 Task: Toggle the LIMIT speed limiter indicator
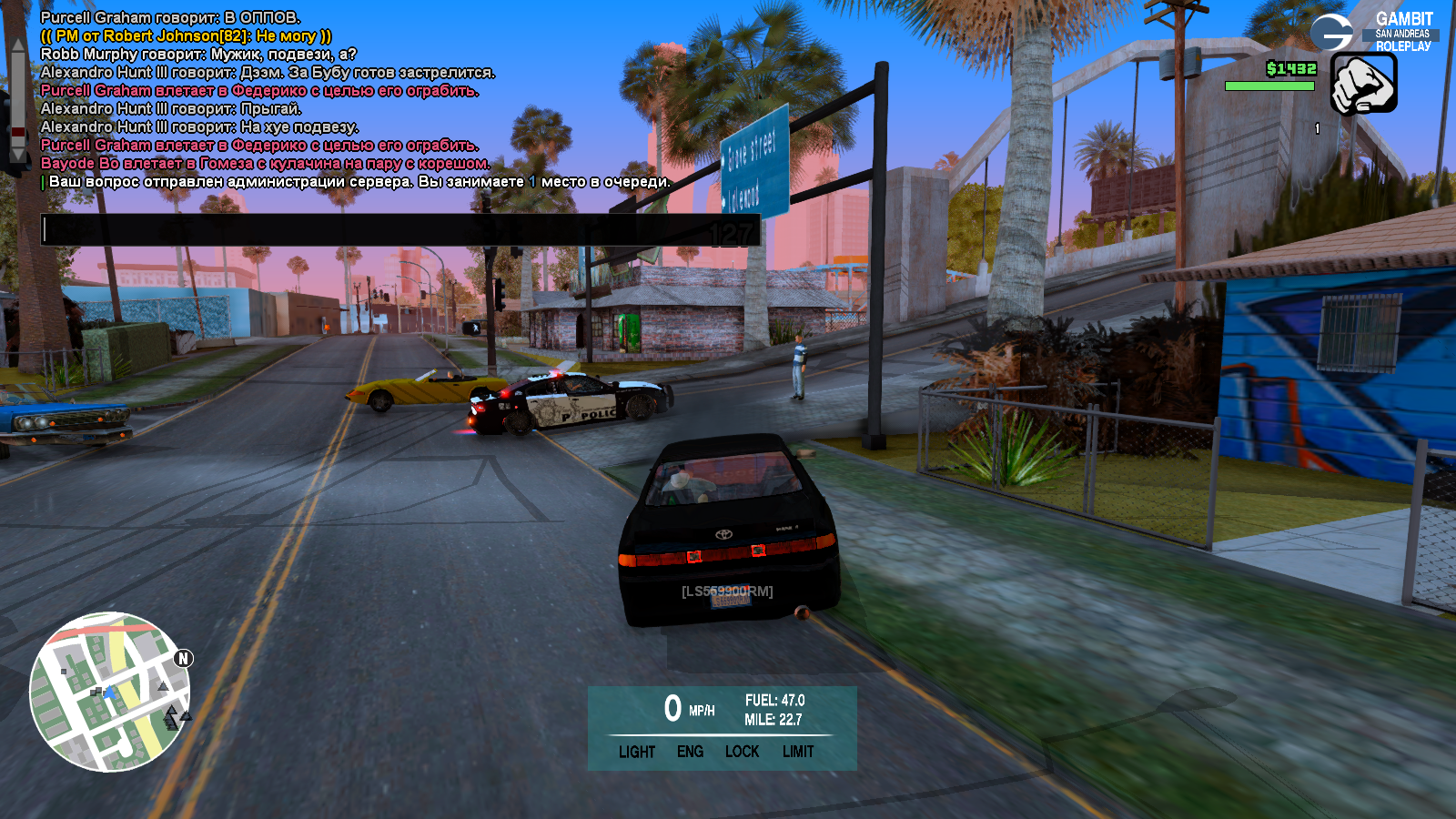pos(798,752)
